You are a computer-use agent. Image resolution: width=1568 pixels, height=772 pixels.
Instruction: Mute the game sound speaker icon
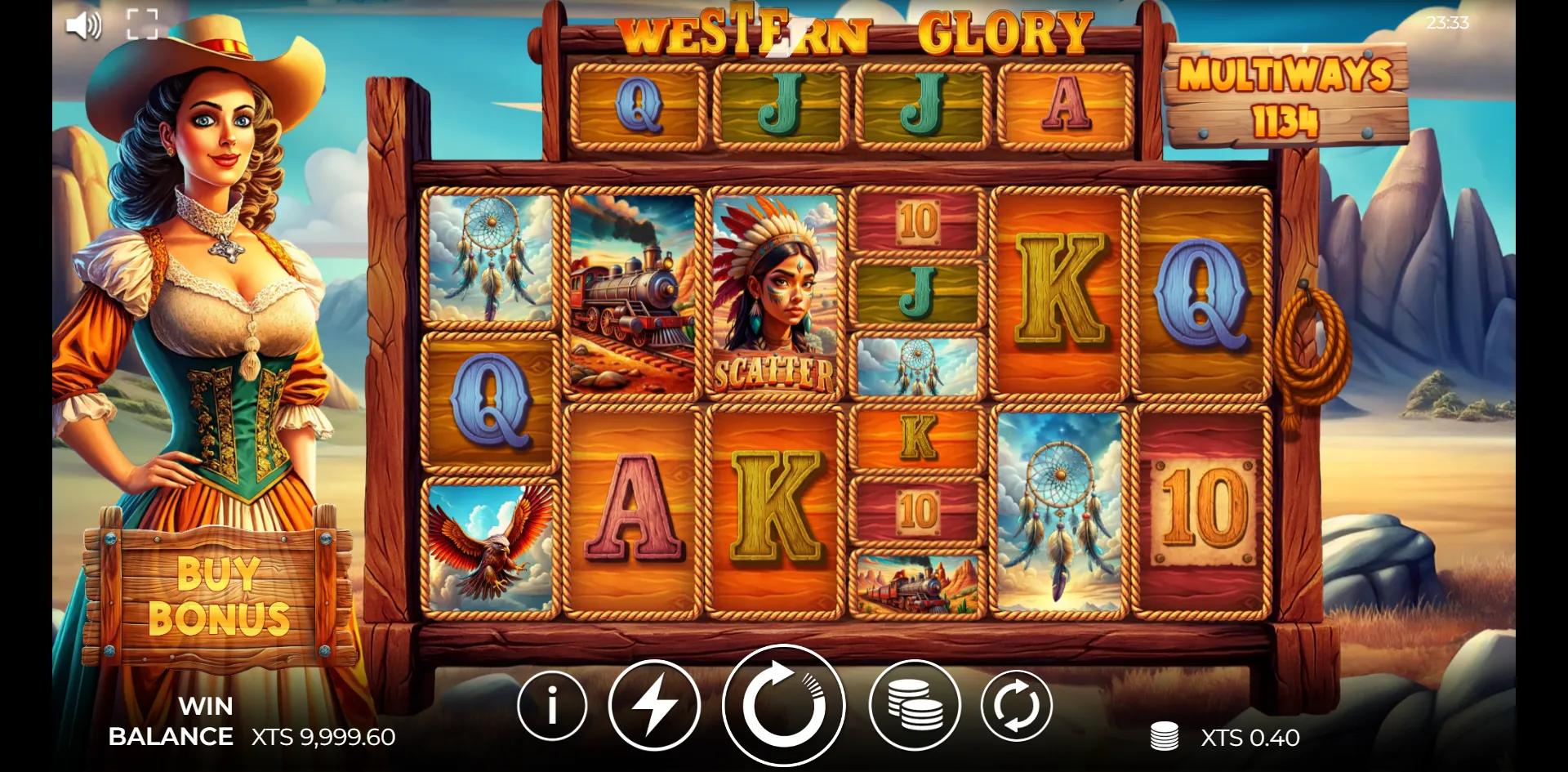82,25
